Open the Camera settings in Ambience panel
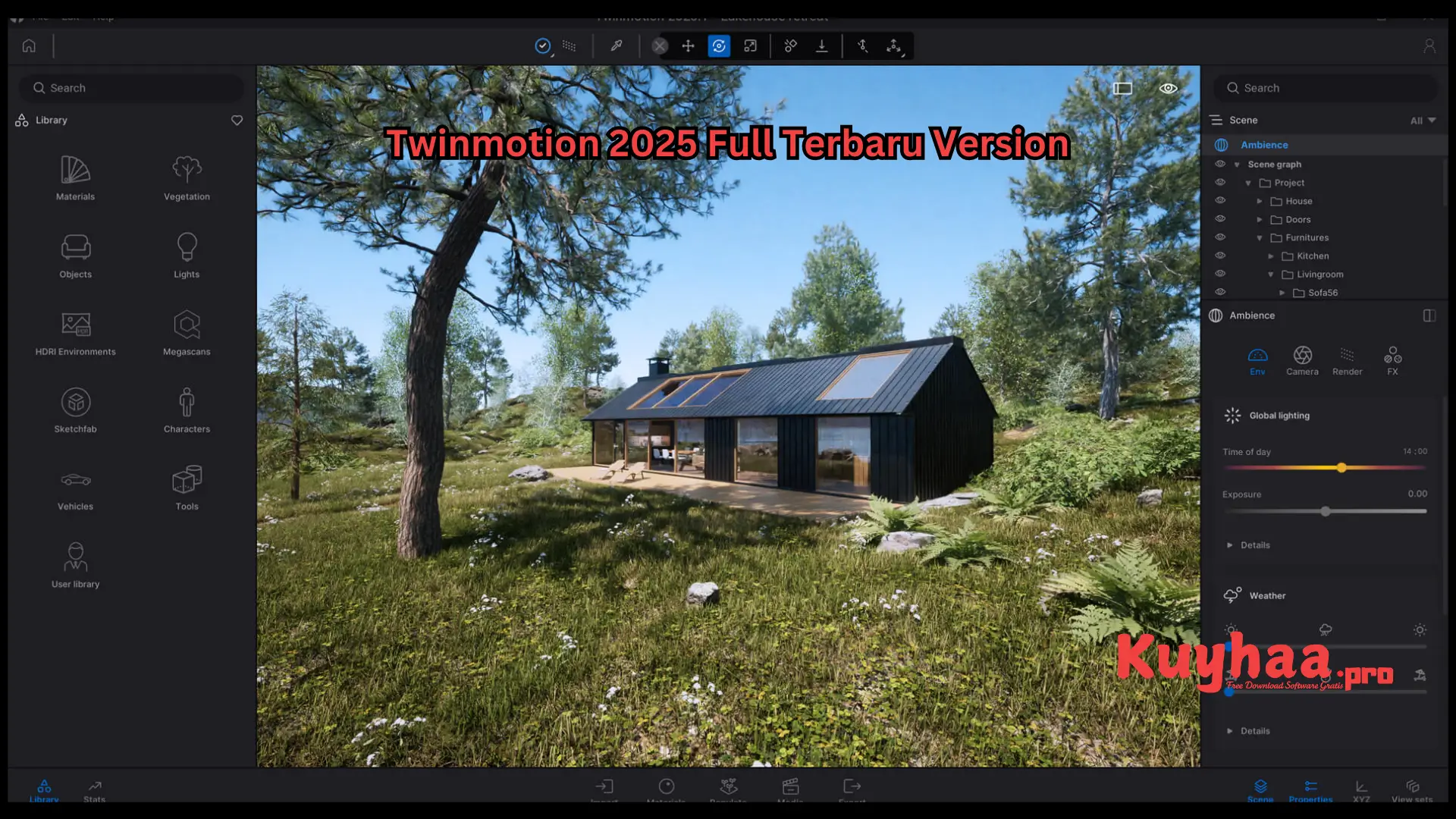 [x=1303, y=359]
